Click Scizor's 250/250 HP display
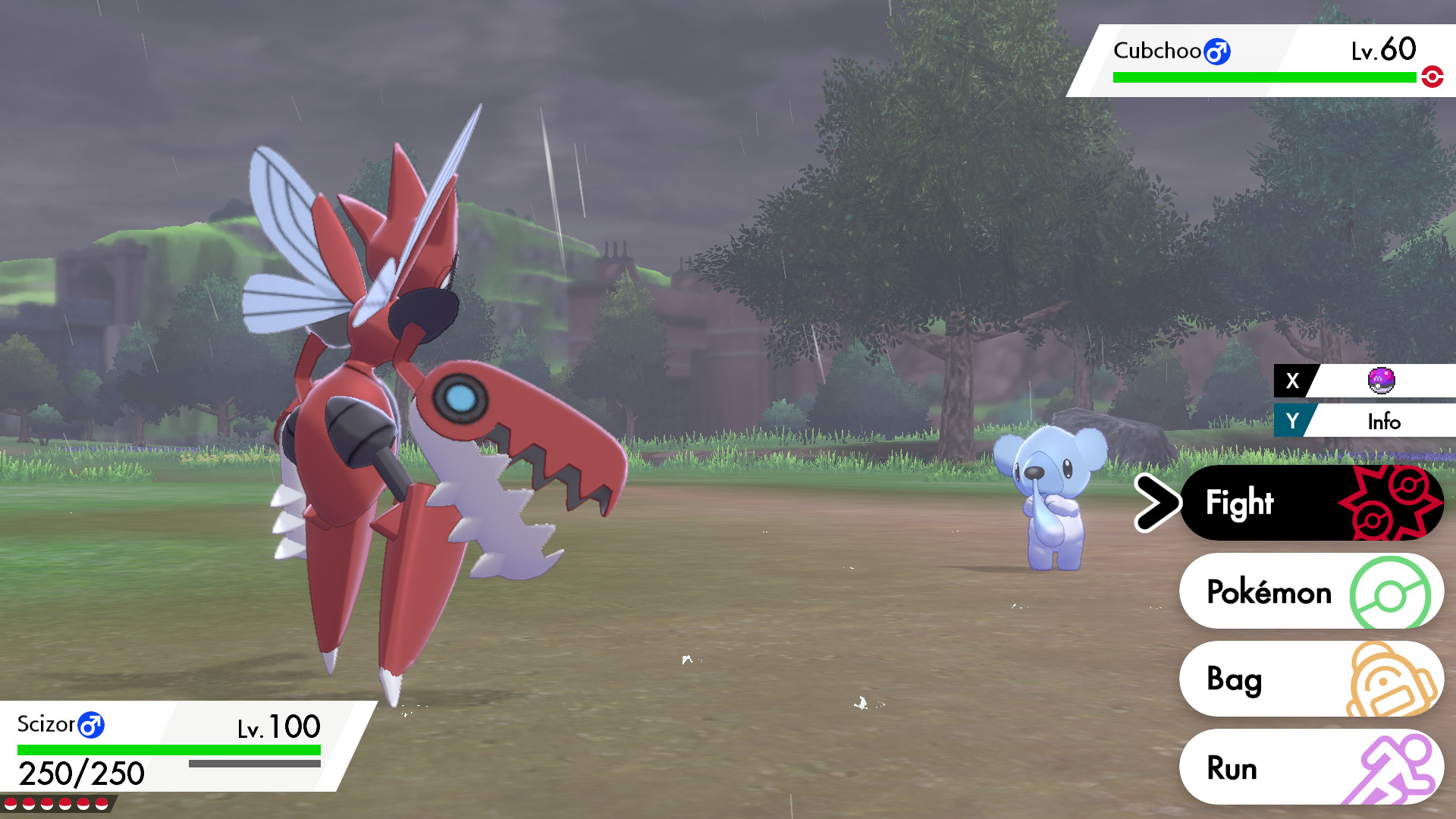 (x=81, y=773)
